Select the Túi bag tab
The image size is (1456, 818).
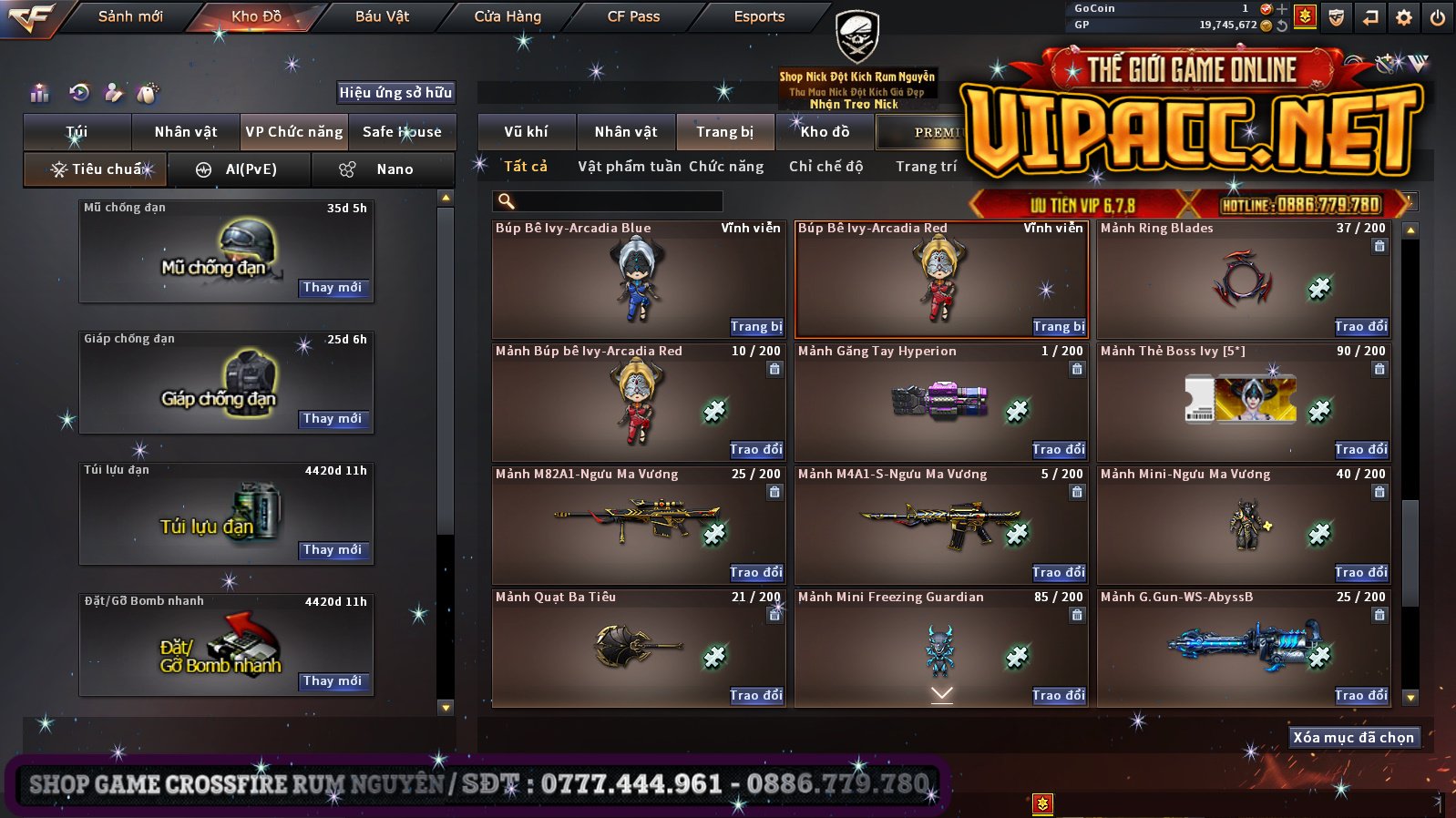[x=77, y=132]
